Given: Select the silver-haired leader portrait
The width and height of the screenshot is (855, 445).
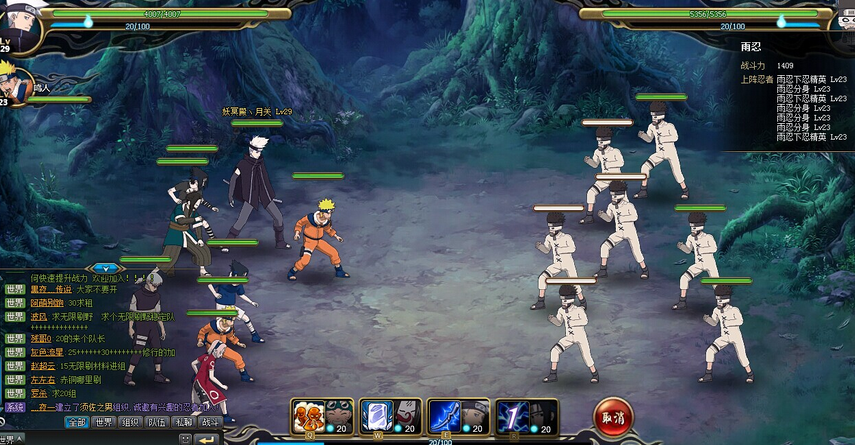Looking at the screenshot, I should click(x=18, y=25).
